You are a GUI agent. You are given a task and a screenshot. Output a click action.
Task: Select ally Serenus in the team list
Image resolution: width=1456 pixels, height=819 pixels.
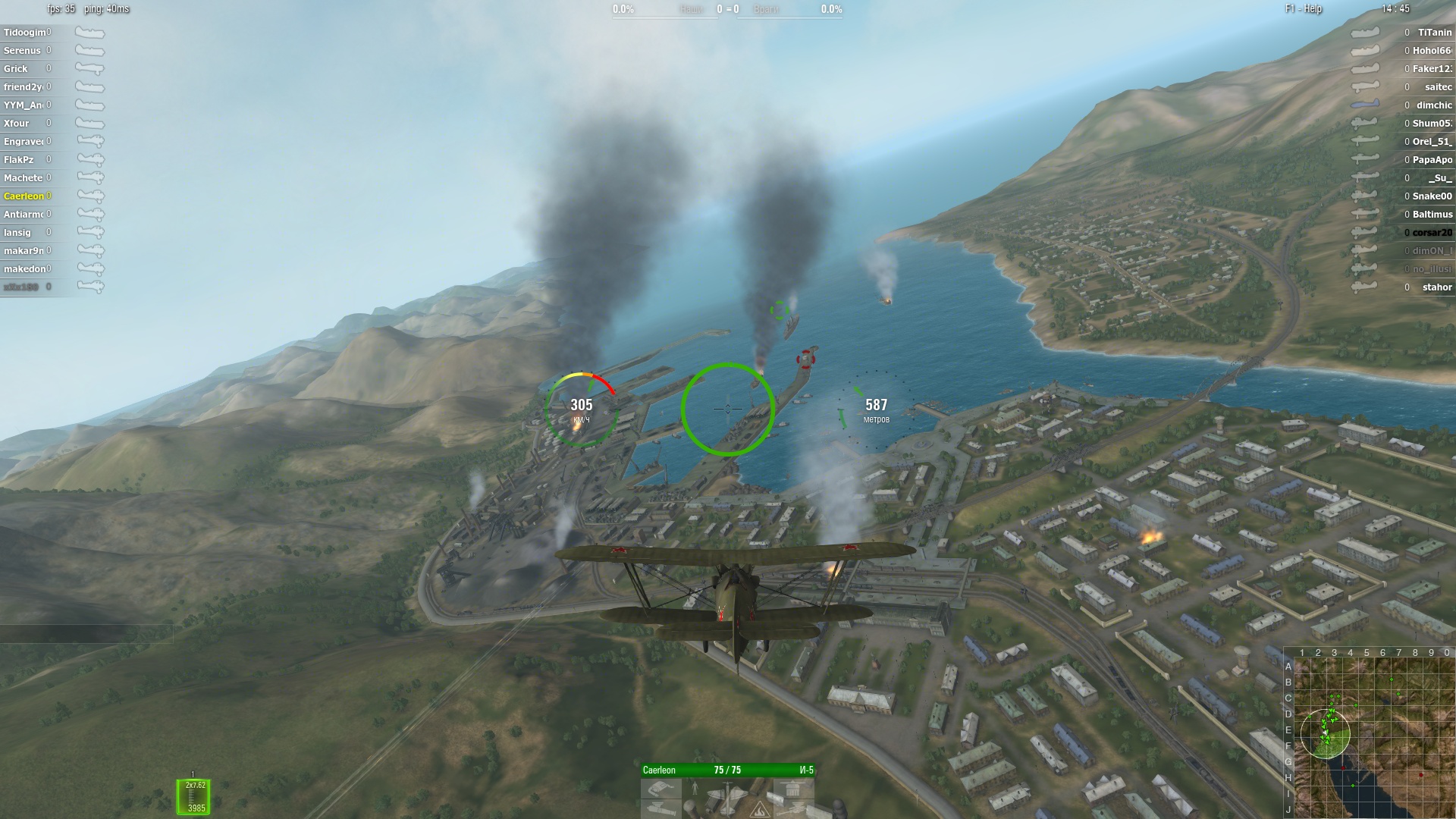tap(22, 51)
